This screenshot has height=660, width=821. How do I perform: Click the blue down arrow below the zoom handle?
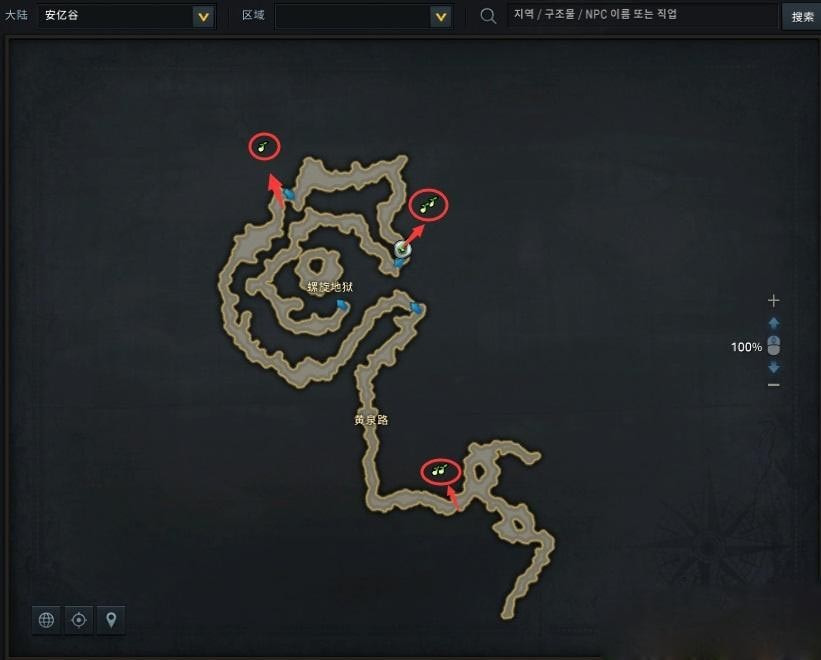click(773, 367)
